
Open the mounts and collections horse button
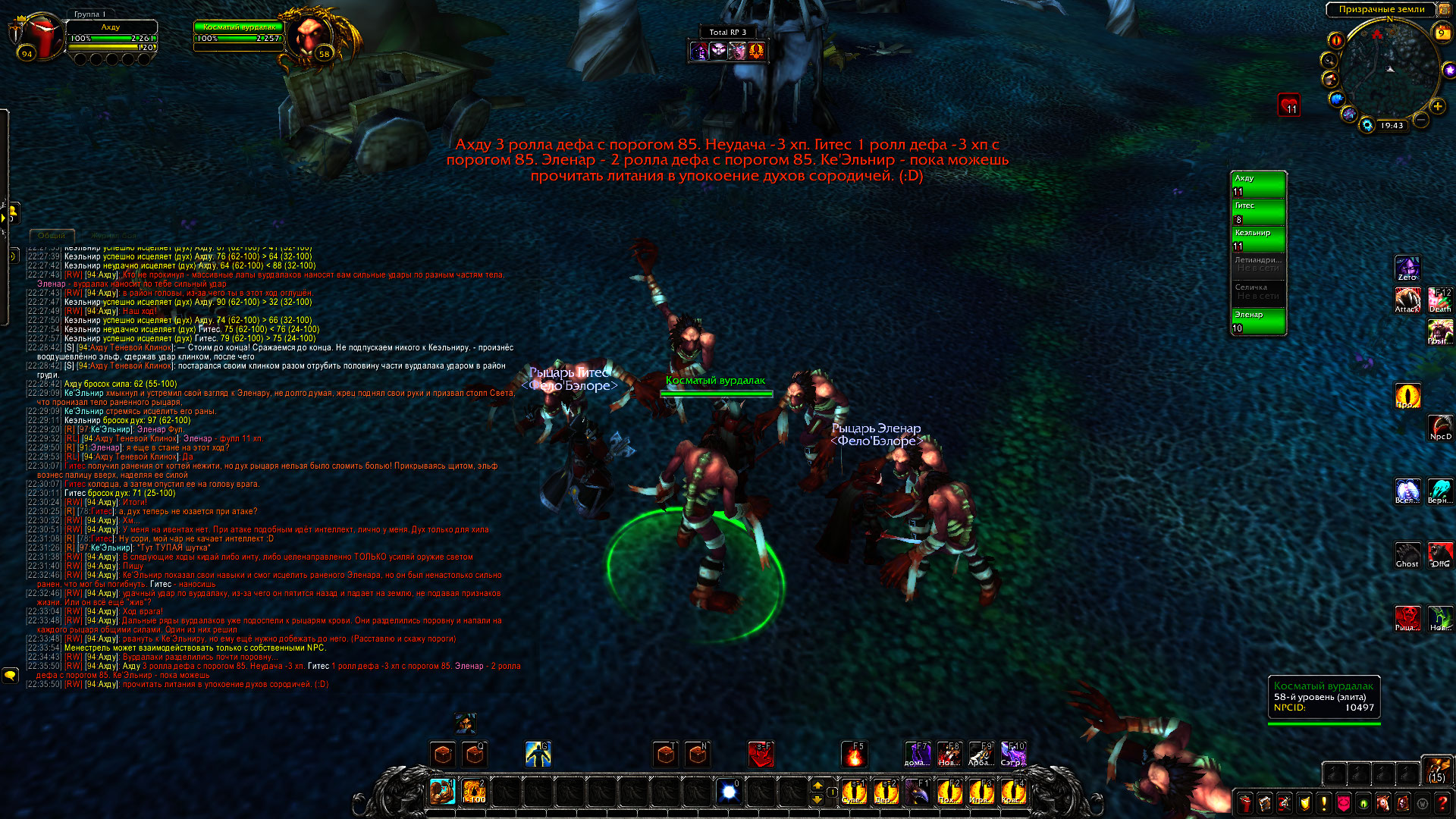pyautogui.click(x=1383, y=802)
